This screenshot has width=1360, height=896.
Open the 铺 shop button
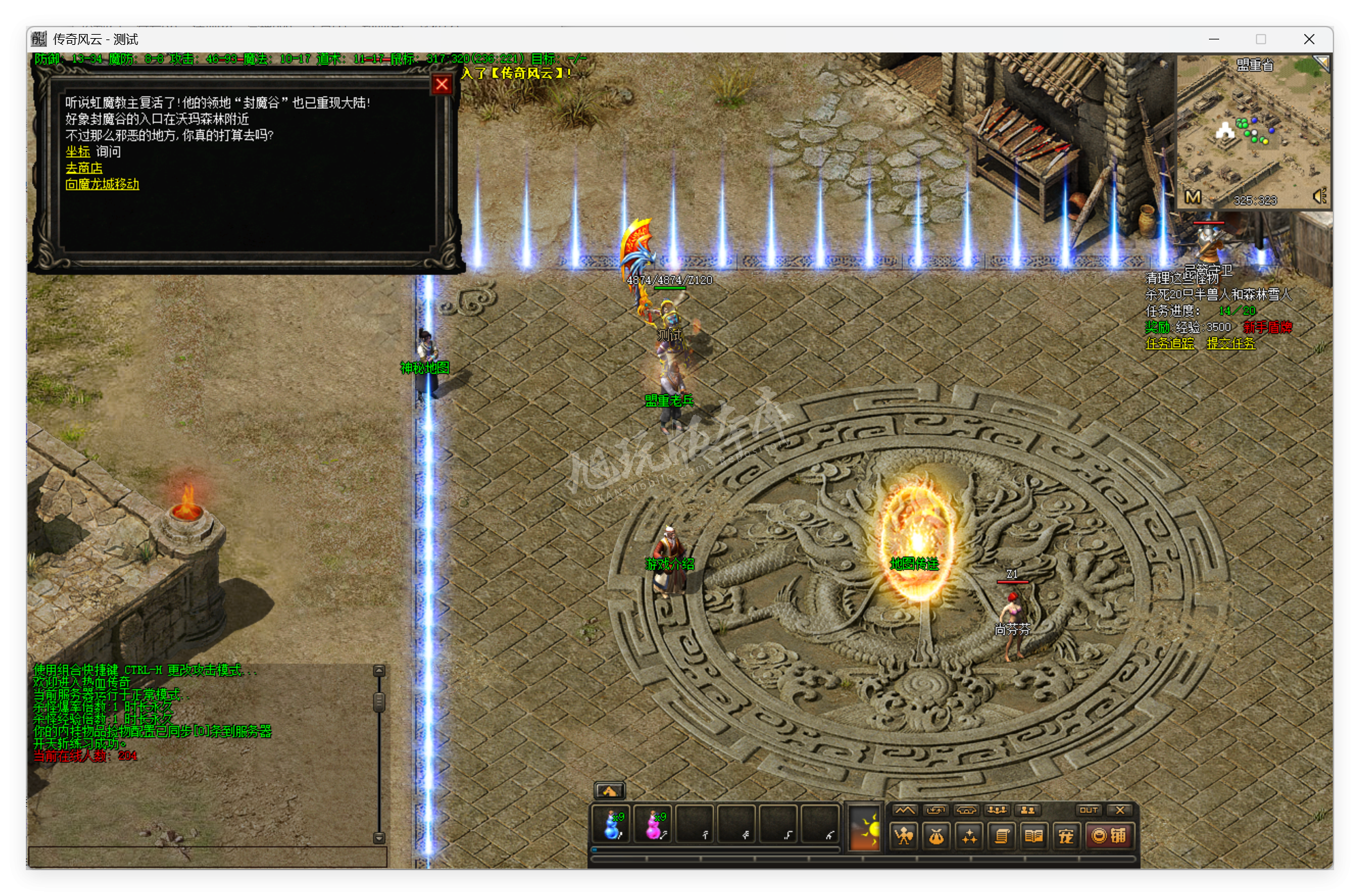[1109, 835]
